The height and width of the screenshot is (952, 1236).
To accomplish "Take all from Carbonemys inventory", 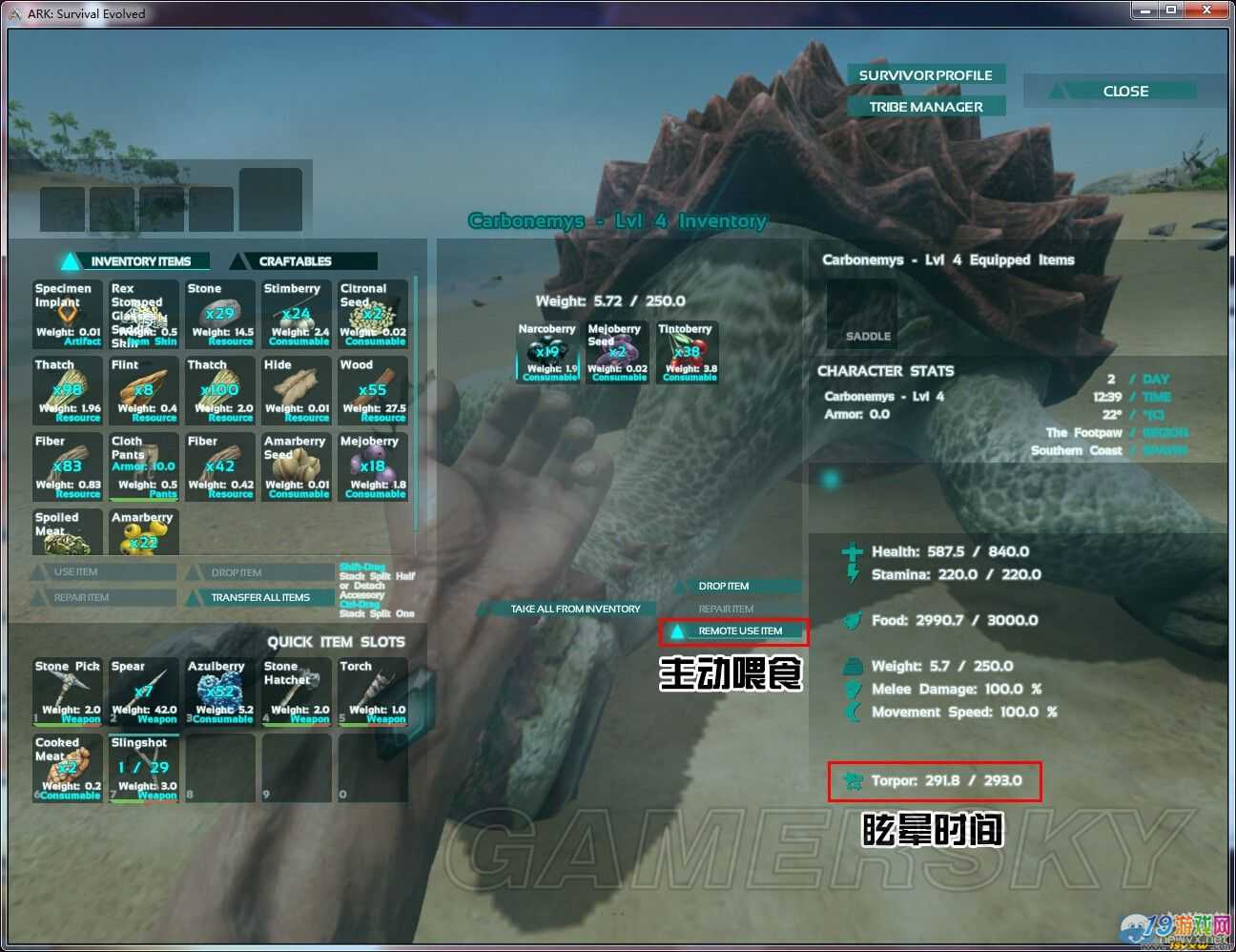I will pyautogui.click(x=574, y=609).
